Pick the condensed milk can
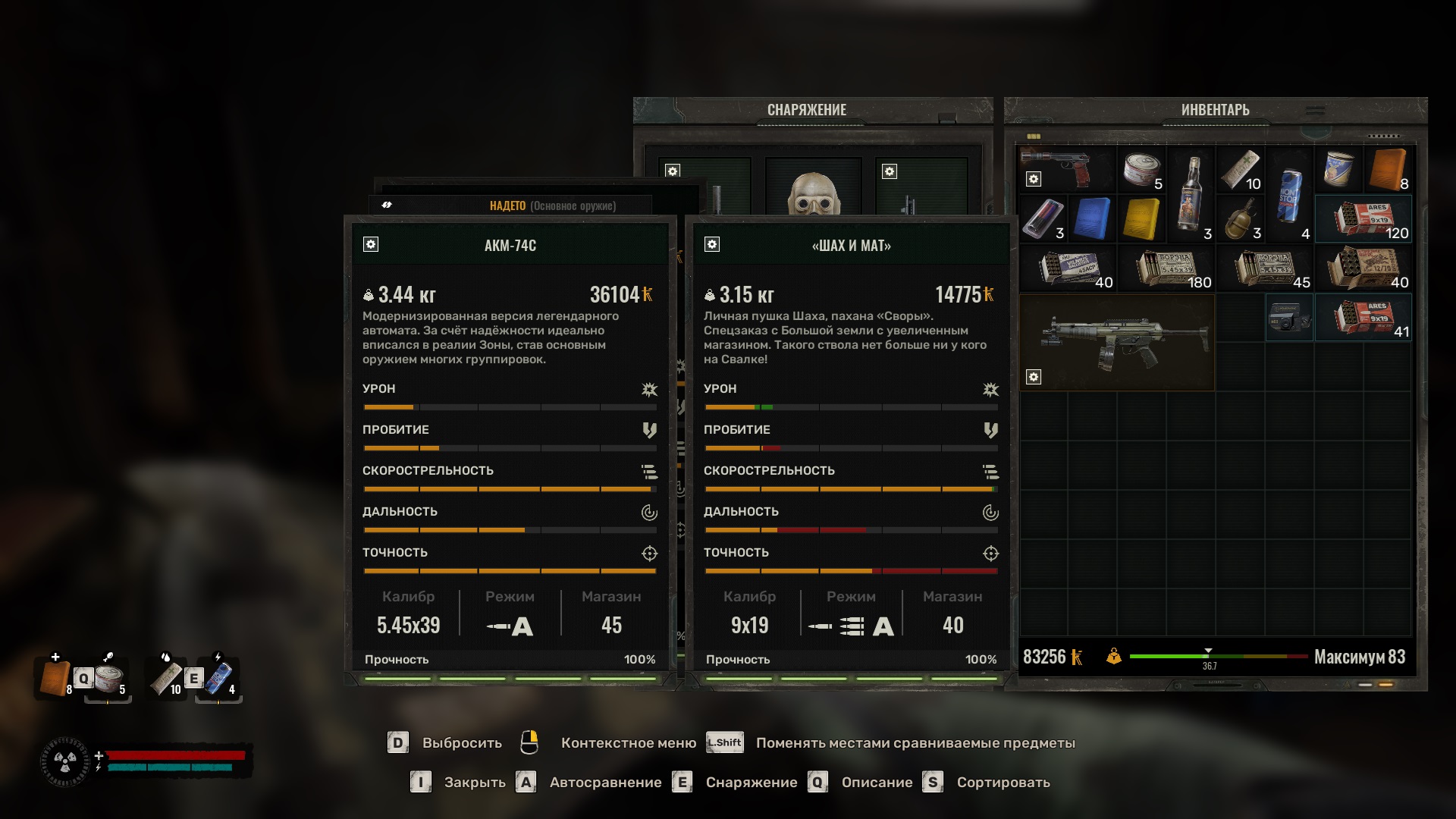The width and height of the screenshot is (1456, 819). [1338, 168]
